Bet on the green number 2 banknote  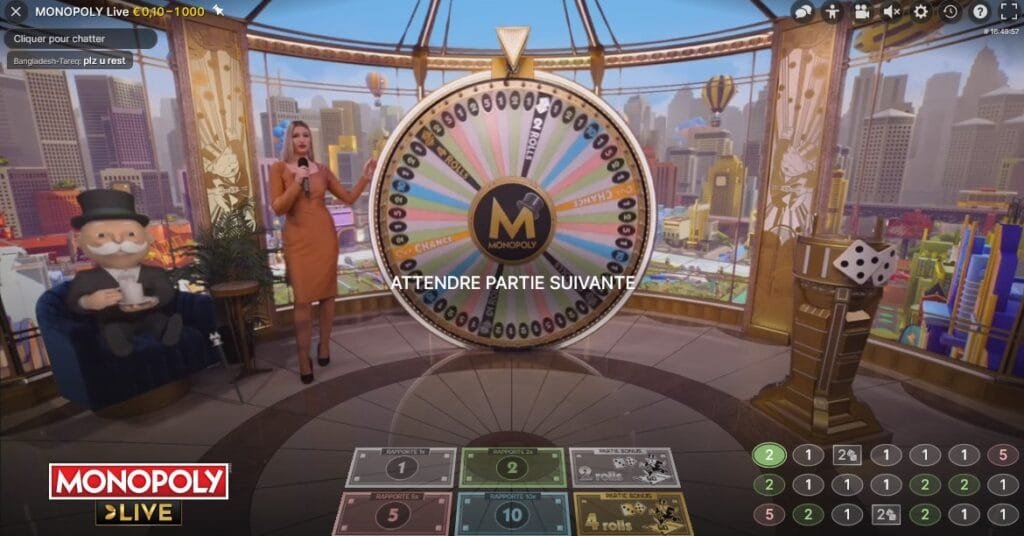click(512, 467)
